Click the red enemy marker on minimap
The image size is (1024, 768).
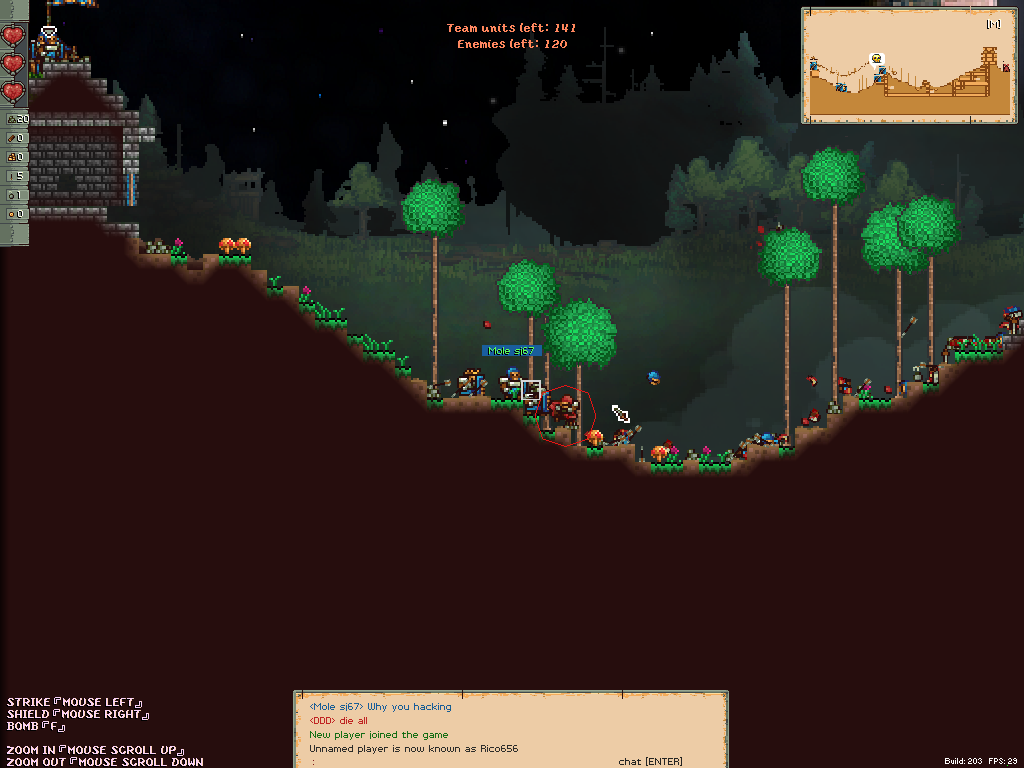tap(1006, 66)
